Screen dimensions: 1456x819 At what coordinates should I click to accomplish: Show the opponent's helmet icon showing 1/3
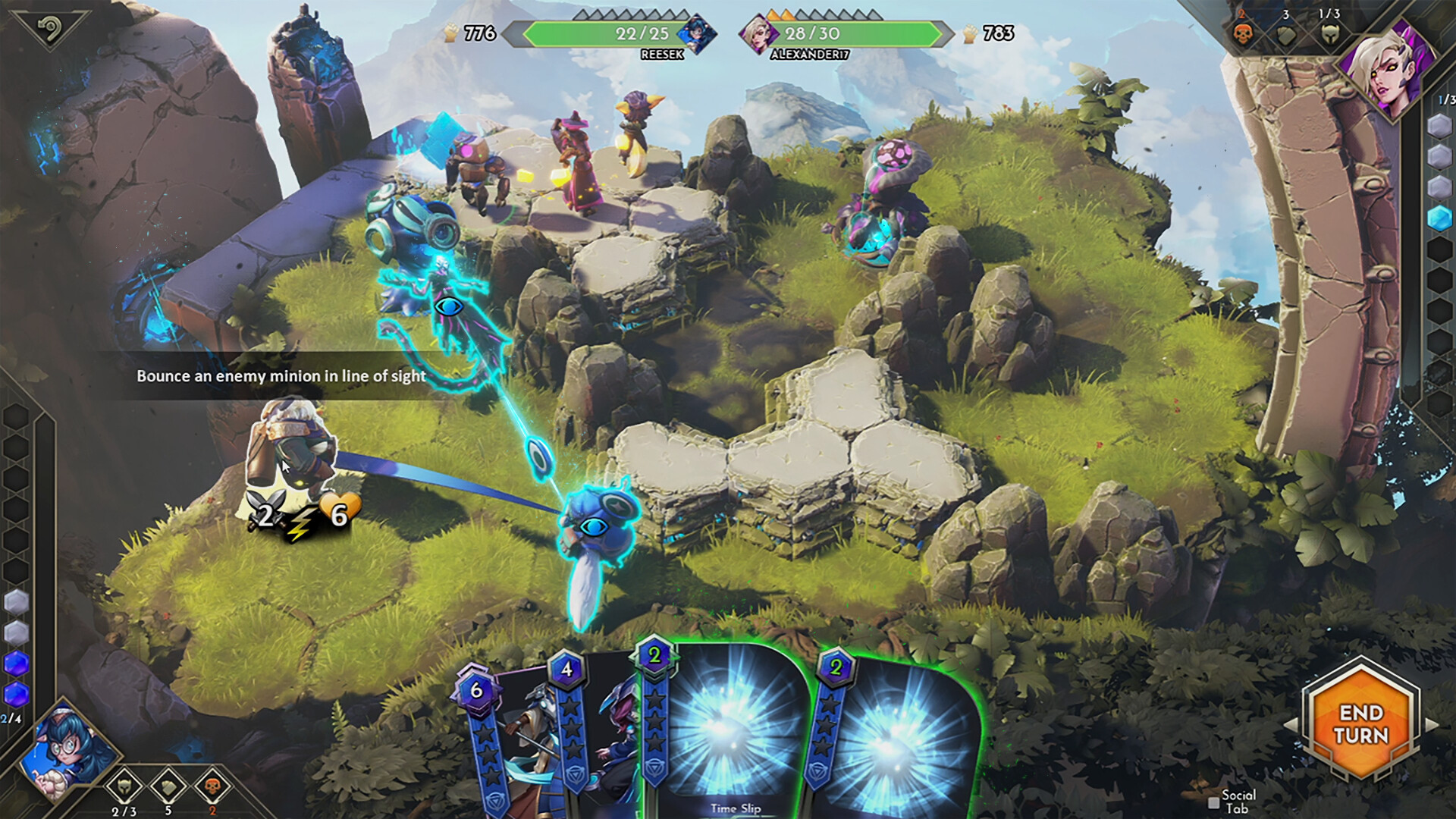point(1329,34)
